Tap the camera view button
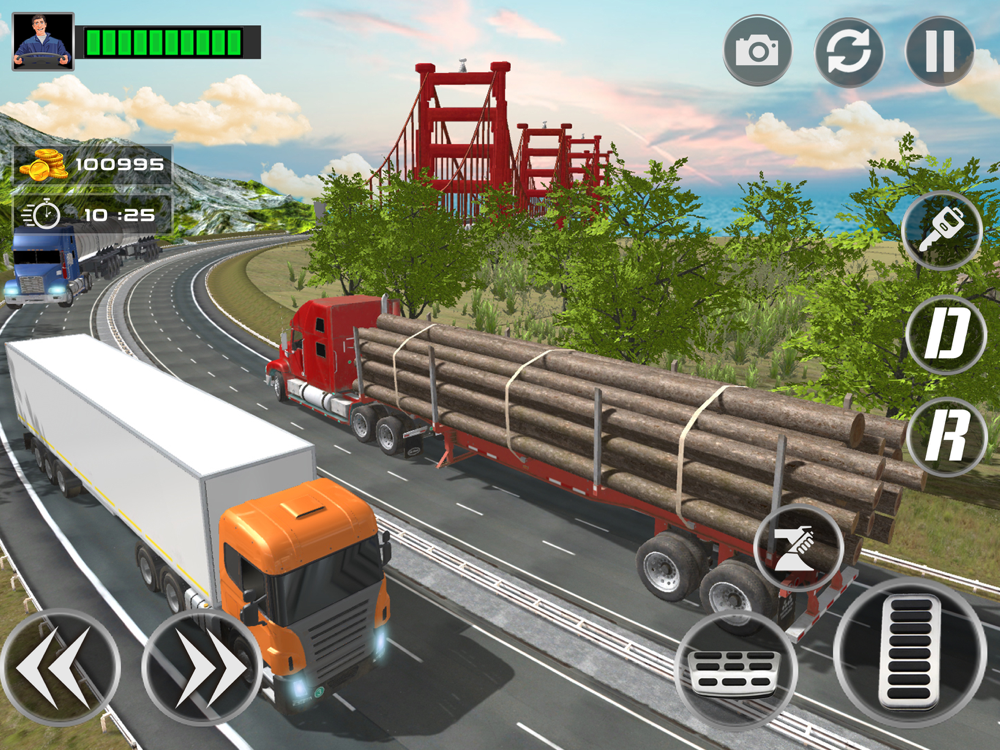This screenshot has height=750, width=1000. pyautogui.click(x=757, y=50)
